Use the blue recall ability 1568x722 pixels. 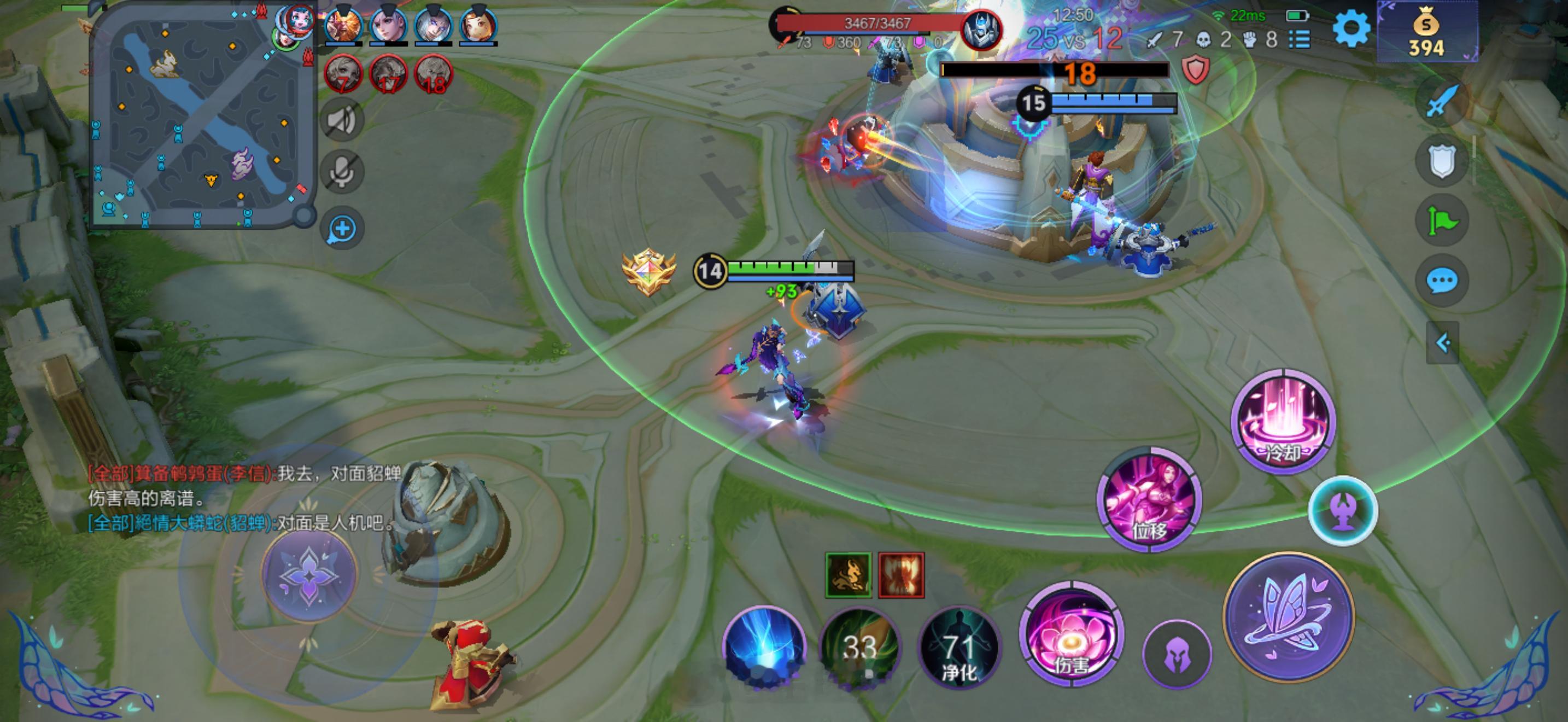pos(764,648)
